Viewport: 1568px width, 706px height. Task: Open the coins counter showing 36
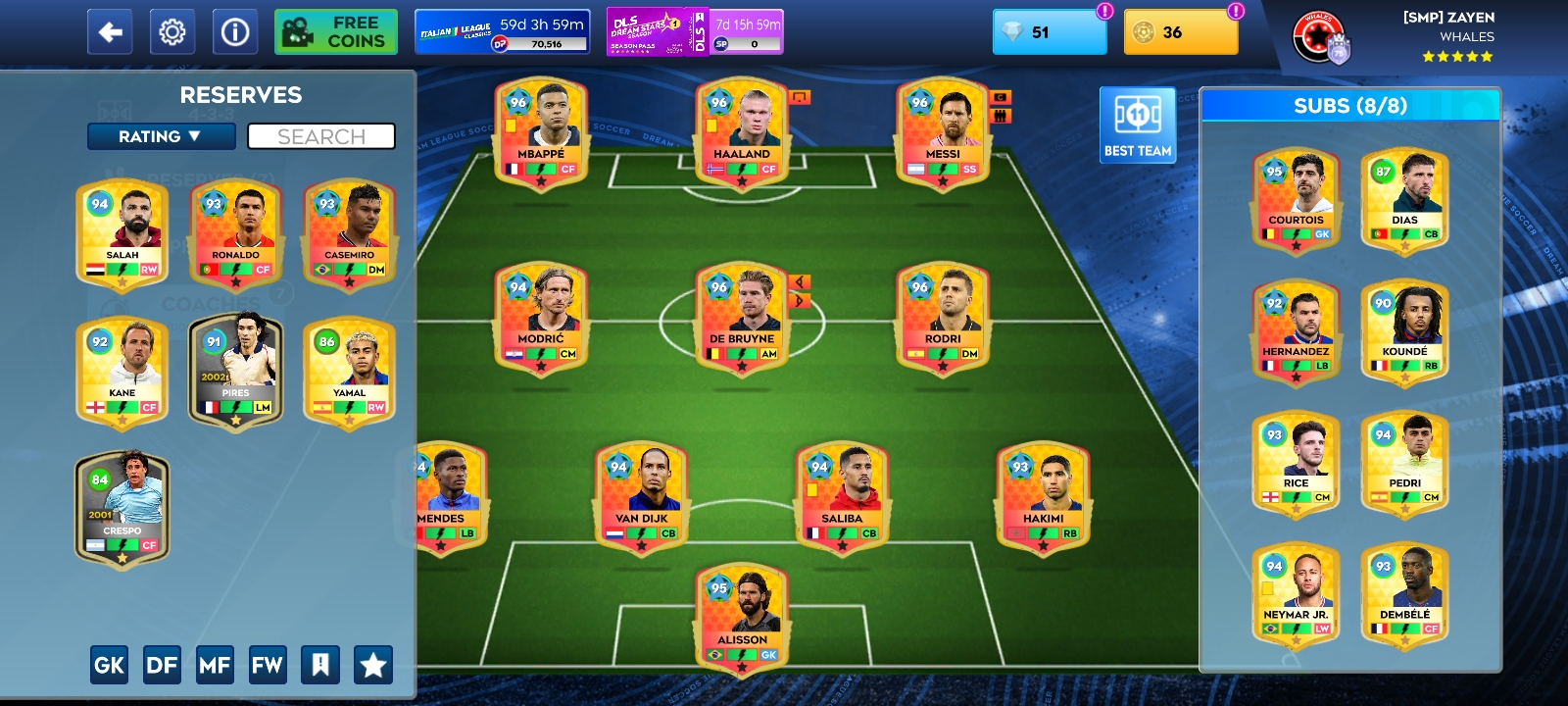tap(1179, 32)
